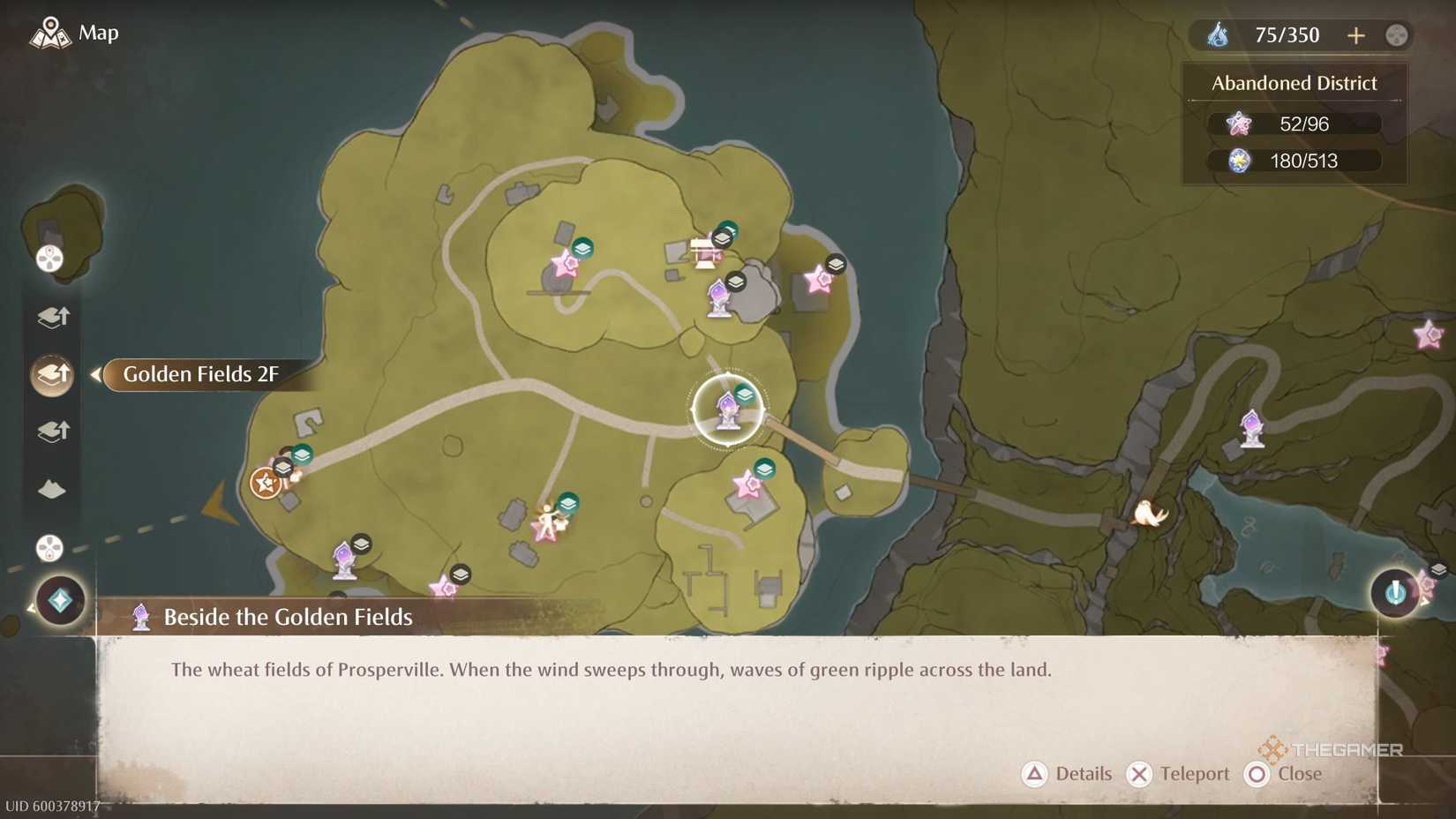Click the pink flower collectible icon on 52/96 counter
This screenshot has height=819, width=1456.
1239,124
